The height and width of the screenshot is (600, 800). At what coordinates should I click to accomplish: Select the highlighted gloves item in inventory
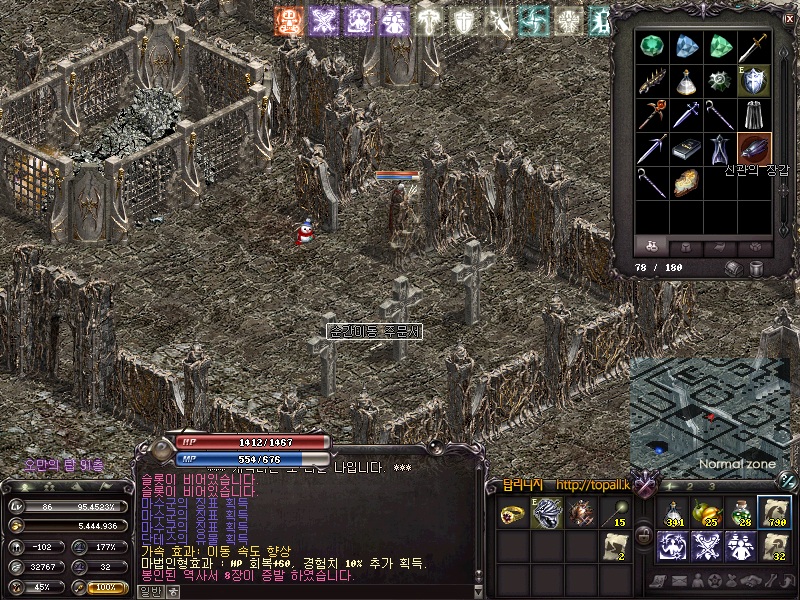tap(754, 149)
